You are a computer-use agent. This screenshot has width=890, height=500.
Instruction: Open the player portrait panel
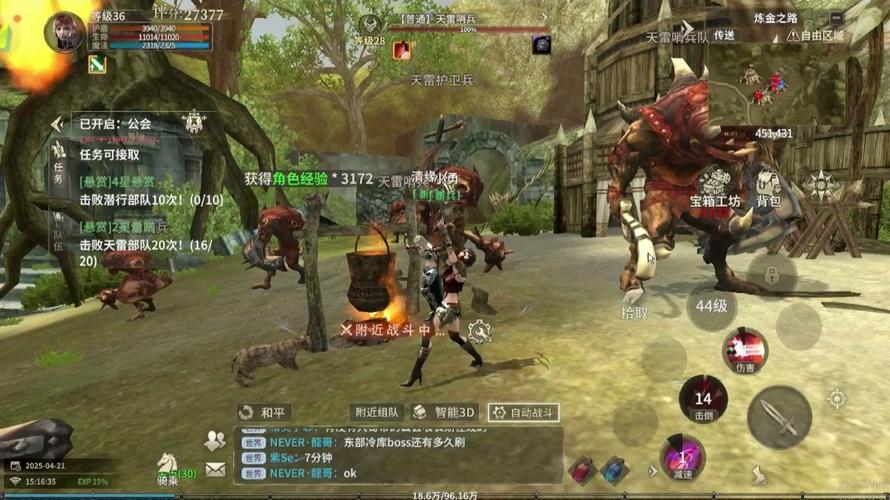tap(64, 31)
